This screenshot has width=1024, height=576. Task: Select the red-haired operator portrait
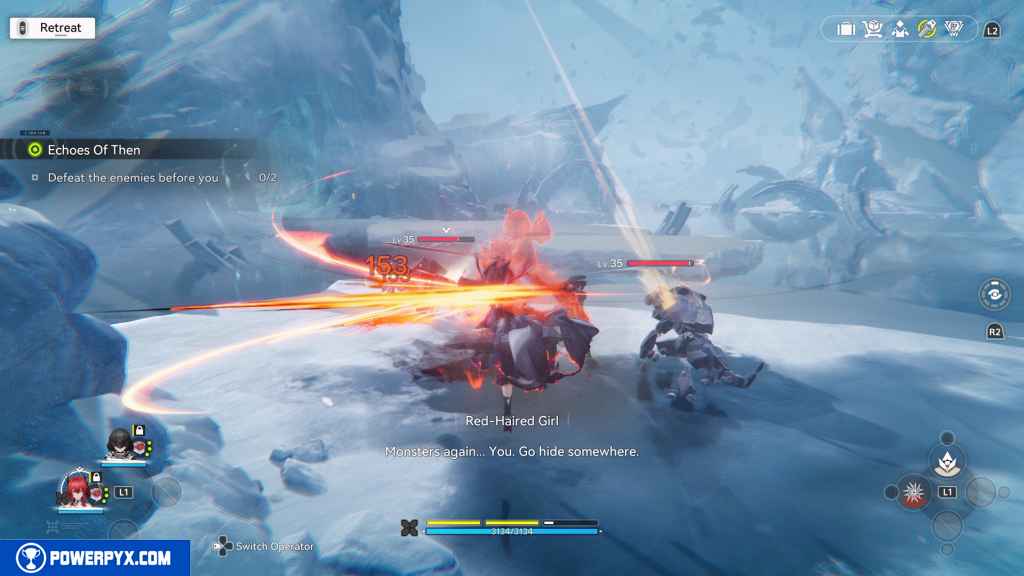tap(77, 490)
